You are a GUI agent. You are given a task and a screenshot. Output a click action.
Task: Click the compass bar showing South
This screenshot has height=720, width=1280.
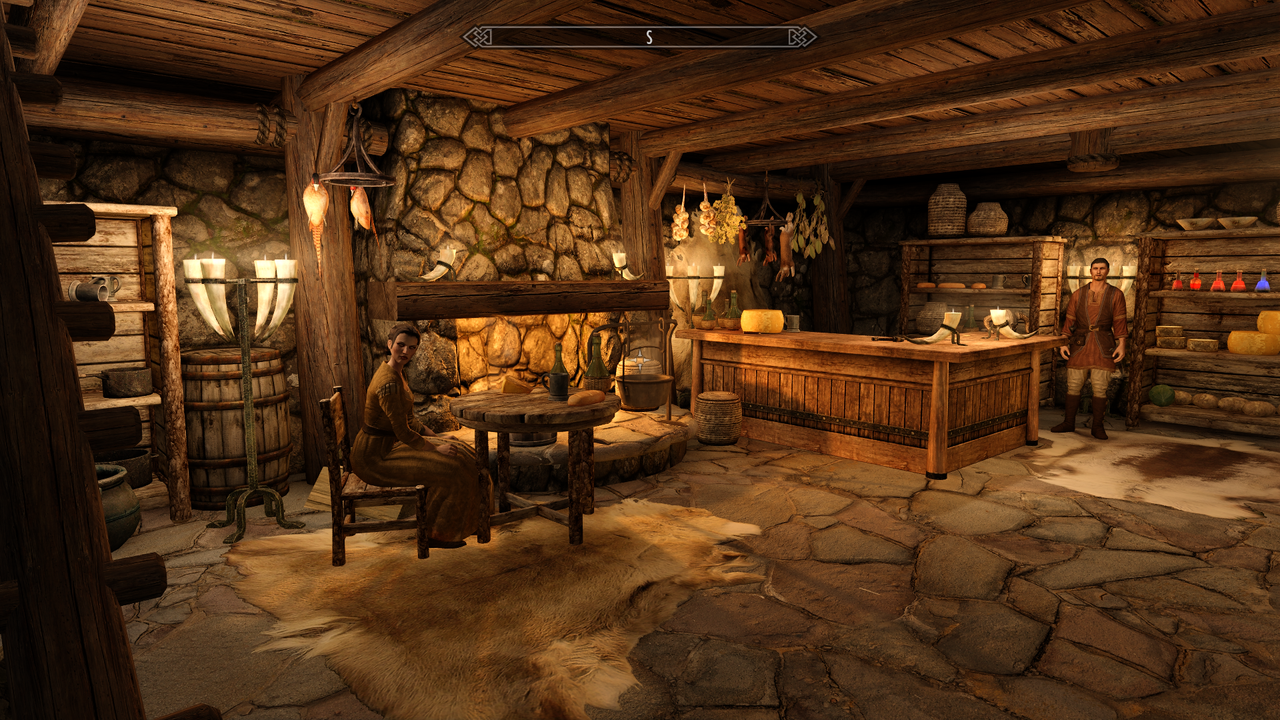(x=640, y=37)
